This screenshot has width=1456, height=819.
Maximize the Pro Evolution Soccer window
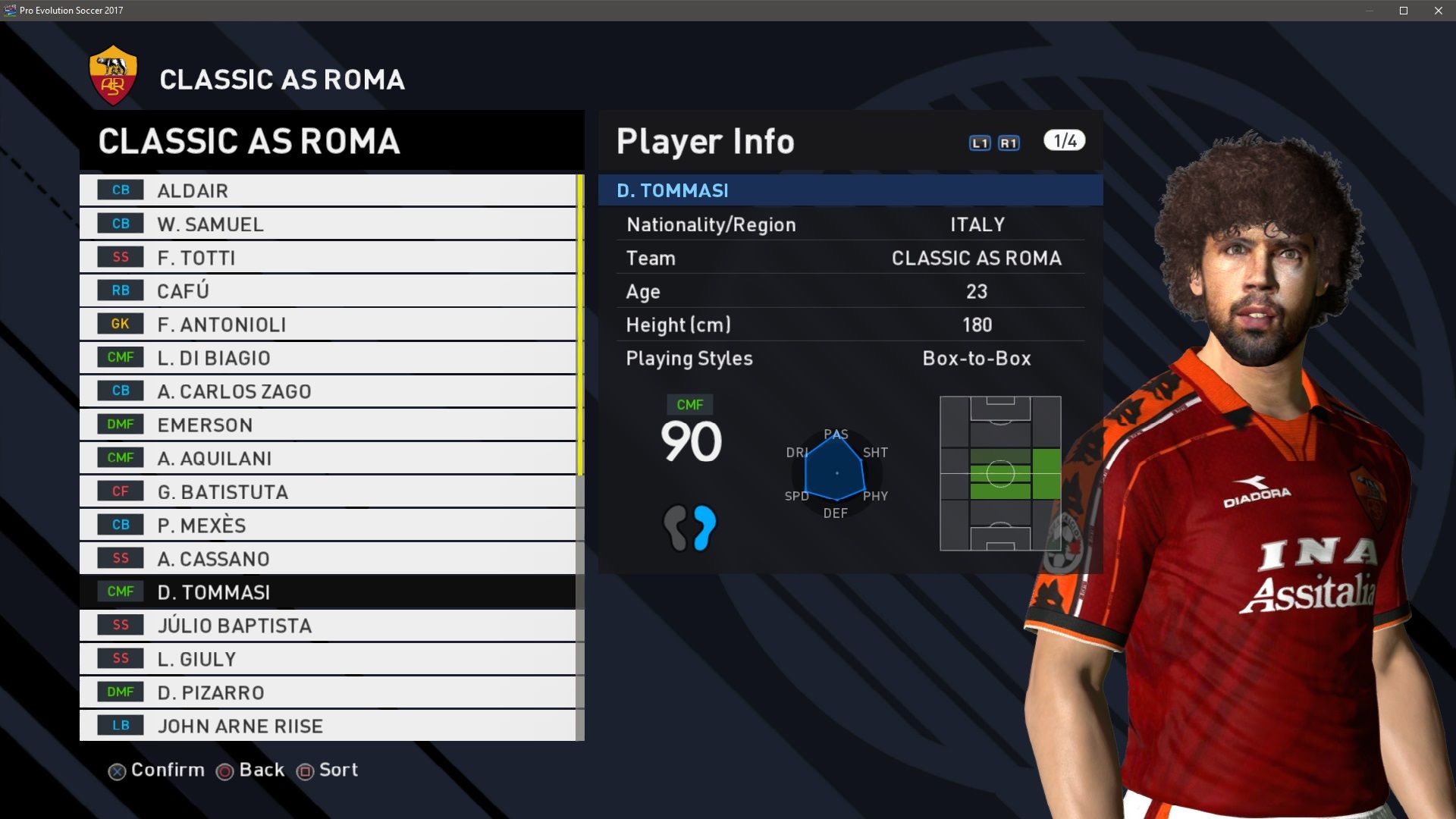(1404, 11)
